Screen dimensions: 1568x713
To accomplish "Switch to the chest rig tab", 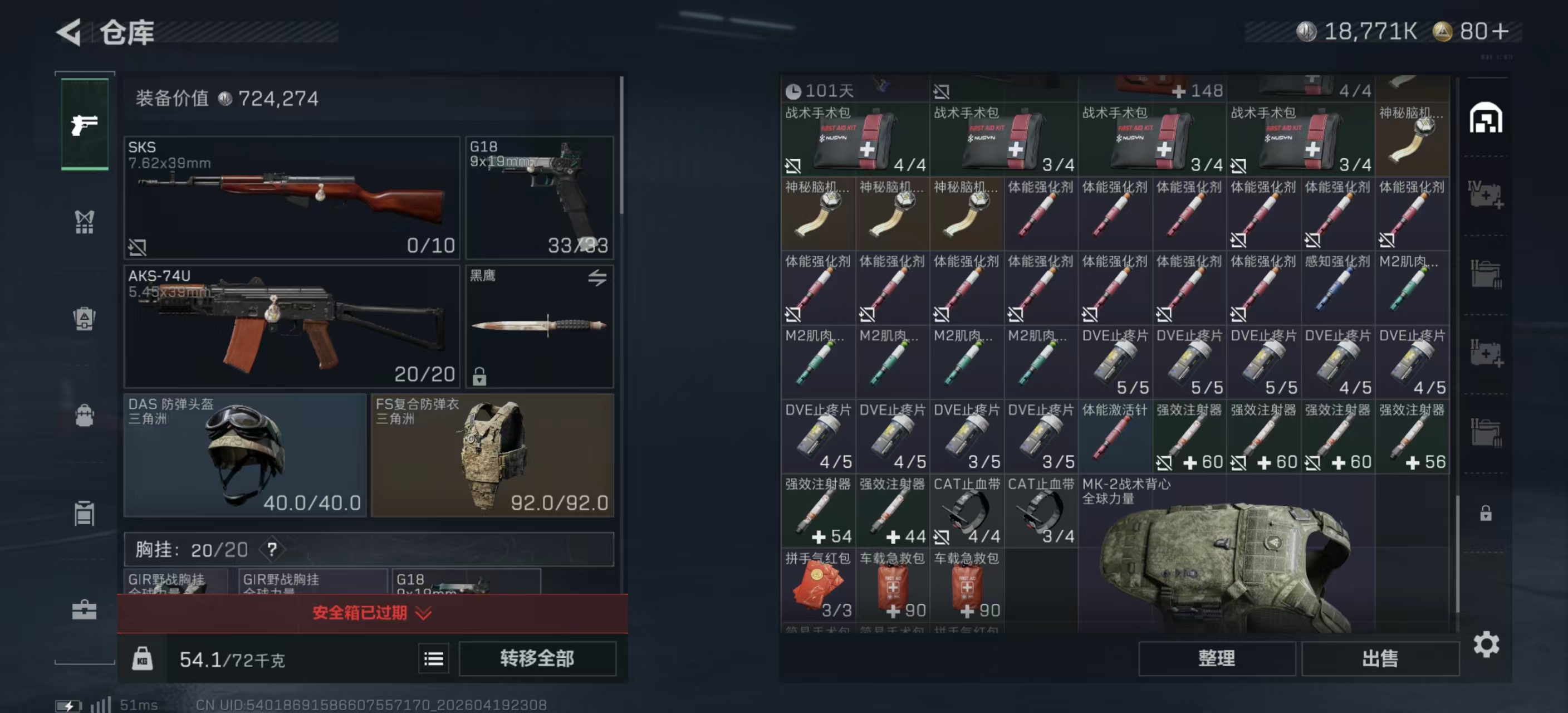I will [x=85, y=222].
